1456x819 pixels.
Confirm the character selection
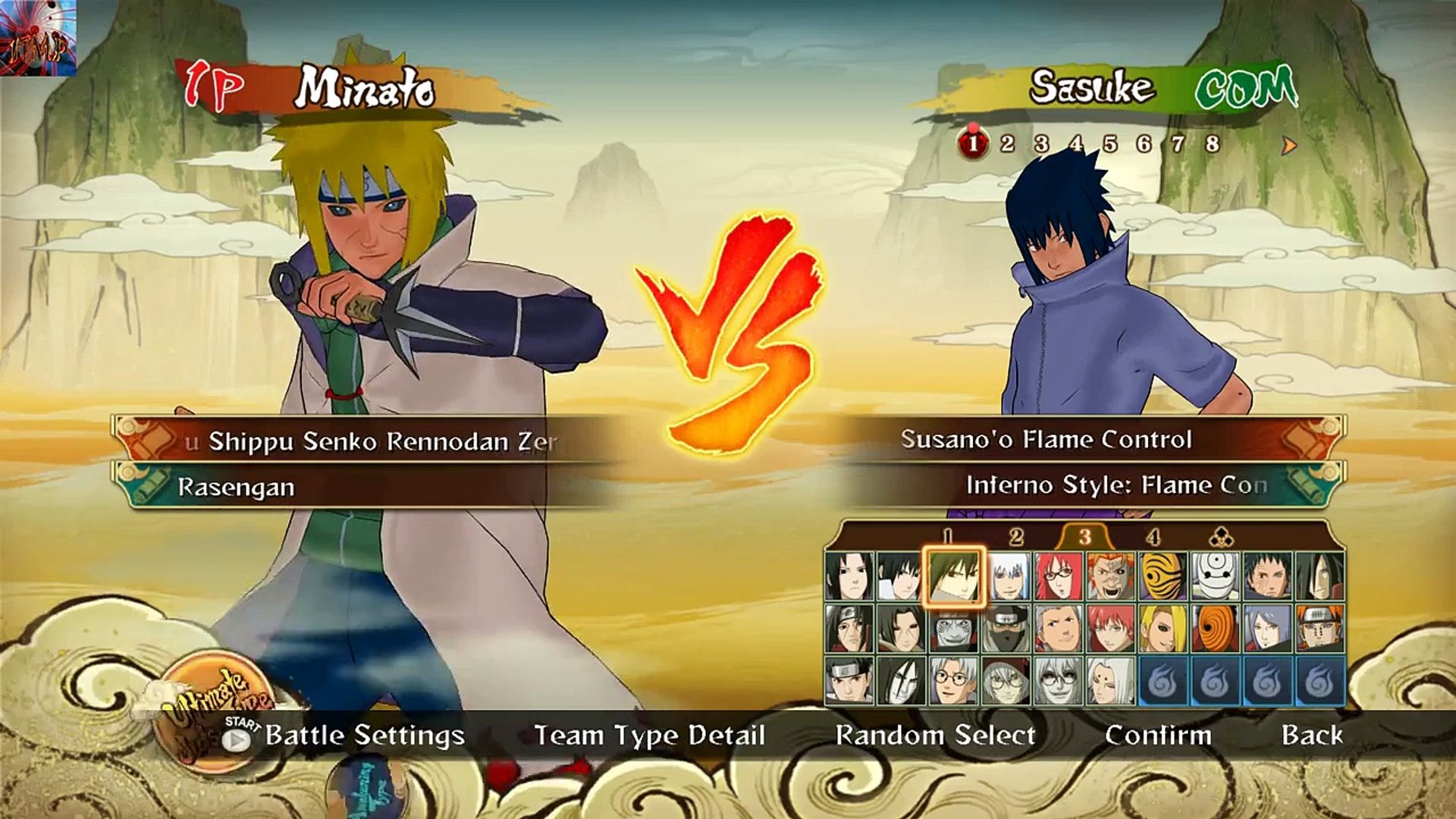pos(1158,735)
